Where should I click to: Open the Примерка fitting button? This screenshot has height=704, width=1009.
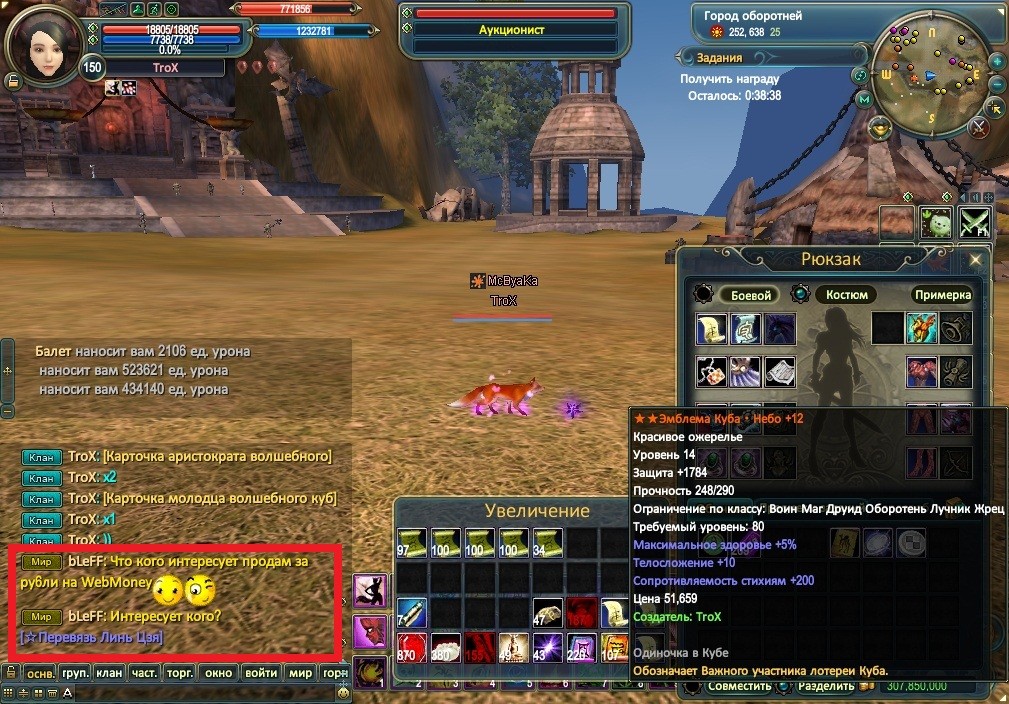(941, 295)
